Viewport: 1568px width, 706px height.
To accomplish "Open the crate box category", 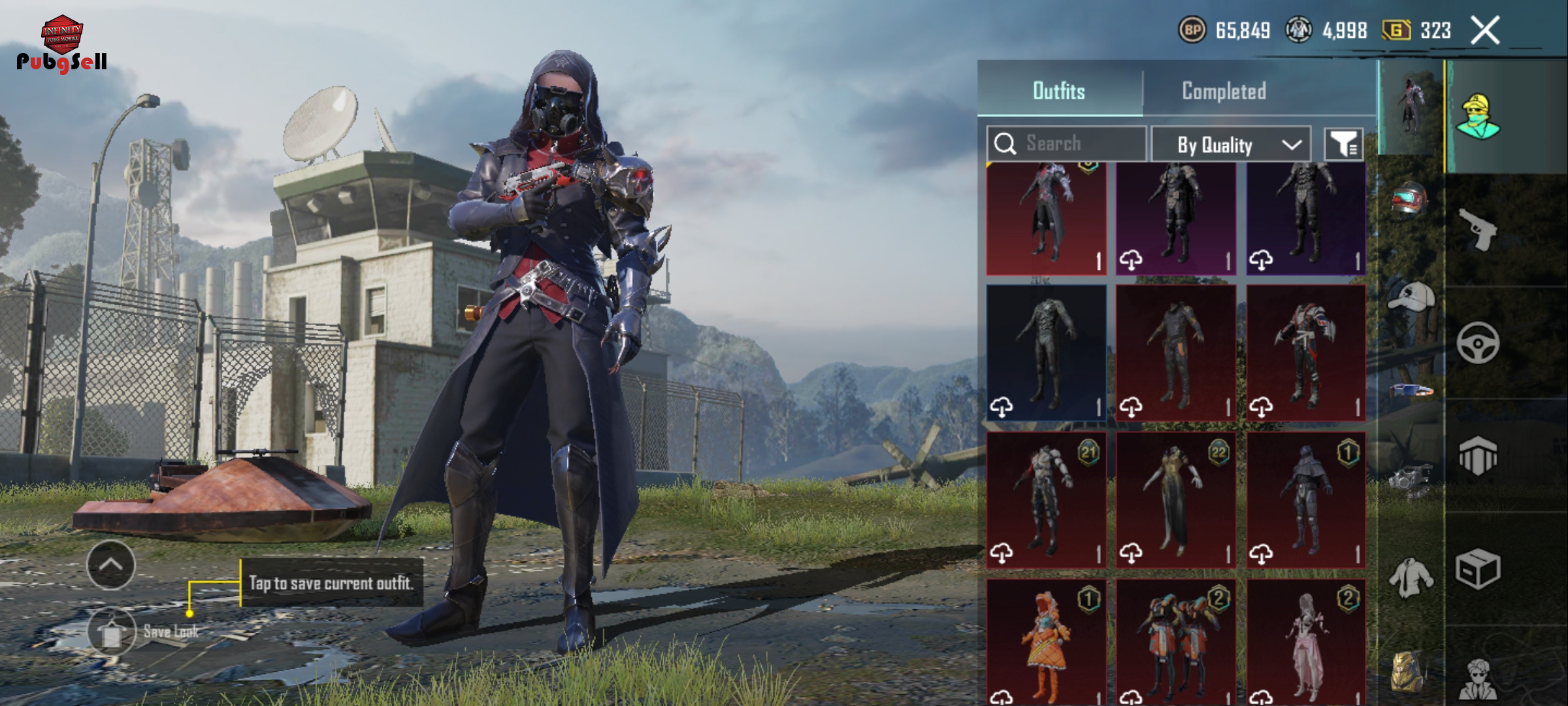I will (1478, 569).
